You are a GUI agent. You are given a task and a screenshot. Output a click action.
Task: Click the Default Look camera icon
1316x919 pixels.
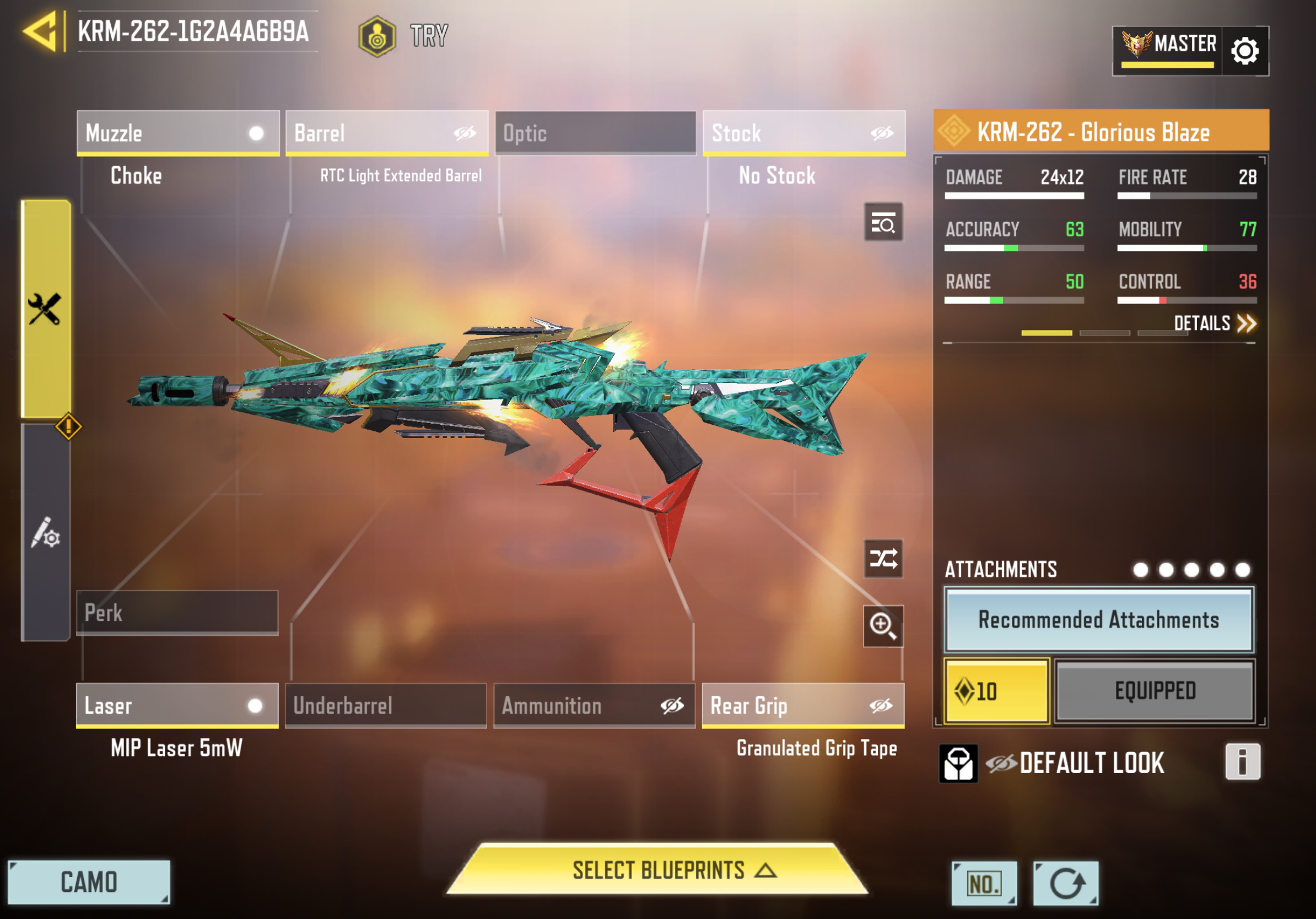tap(959, 763)
